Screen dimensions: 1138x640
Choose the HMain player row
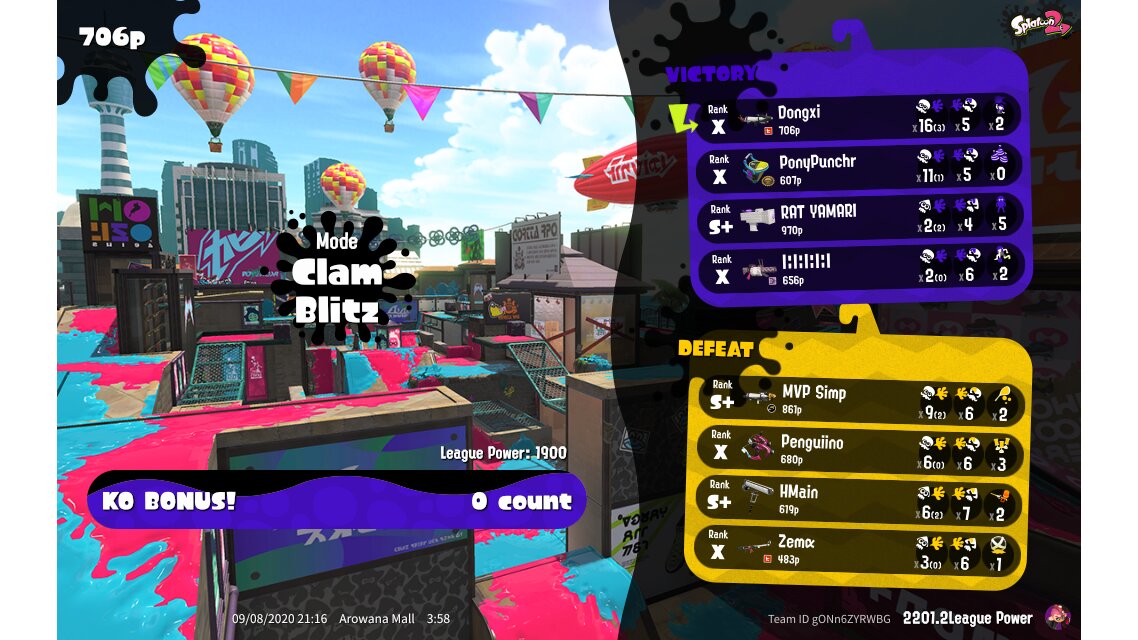tap(860, 499)
